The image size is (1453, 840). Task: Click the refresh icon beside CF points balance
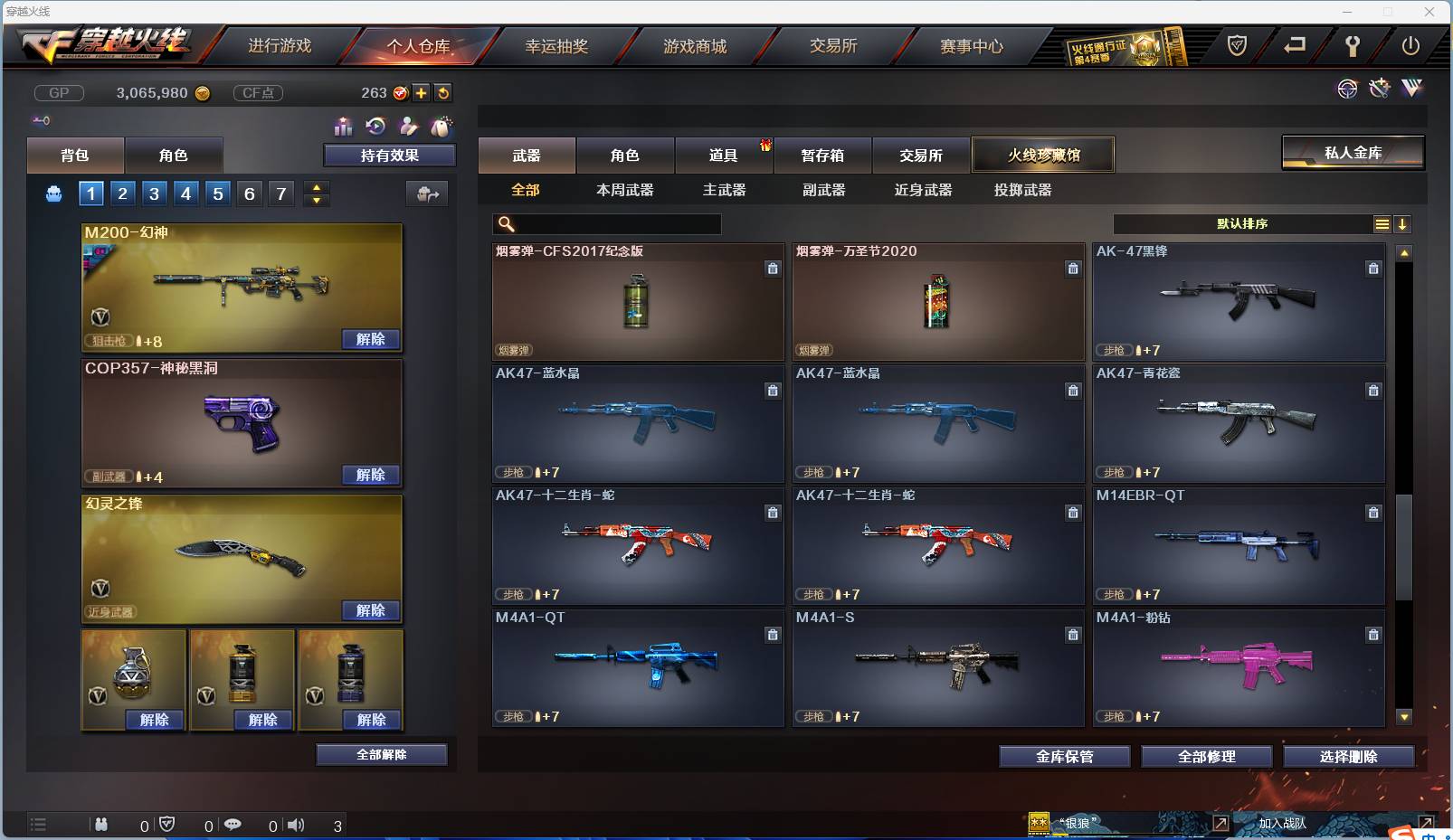pyautogui.click(x=443, y=92)
